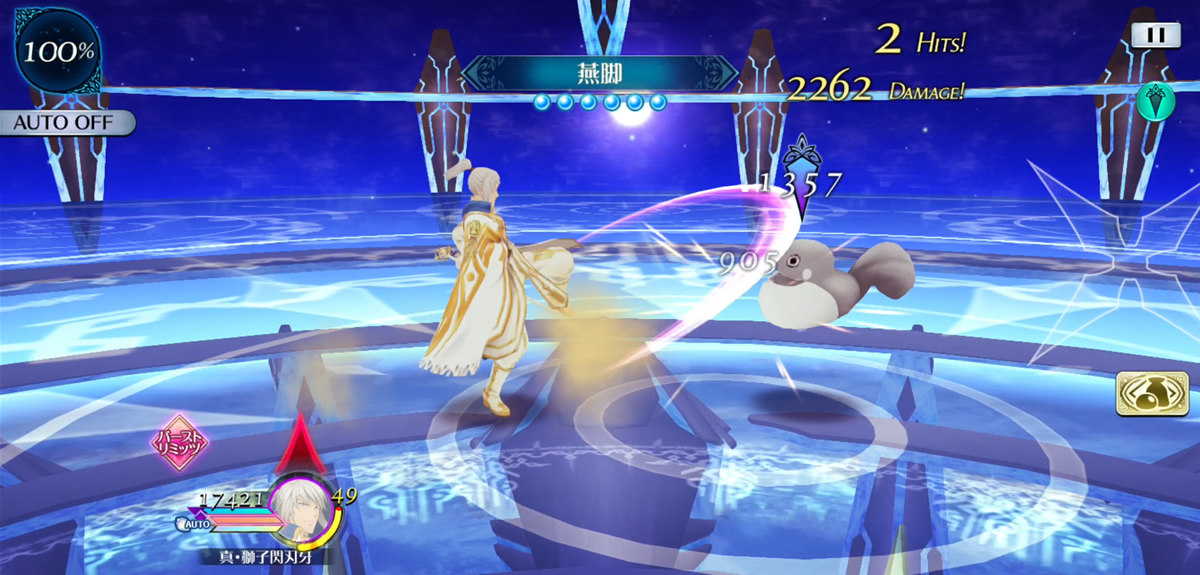Pause the battle

click(x=1155, y=35)
